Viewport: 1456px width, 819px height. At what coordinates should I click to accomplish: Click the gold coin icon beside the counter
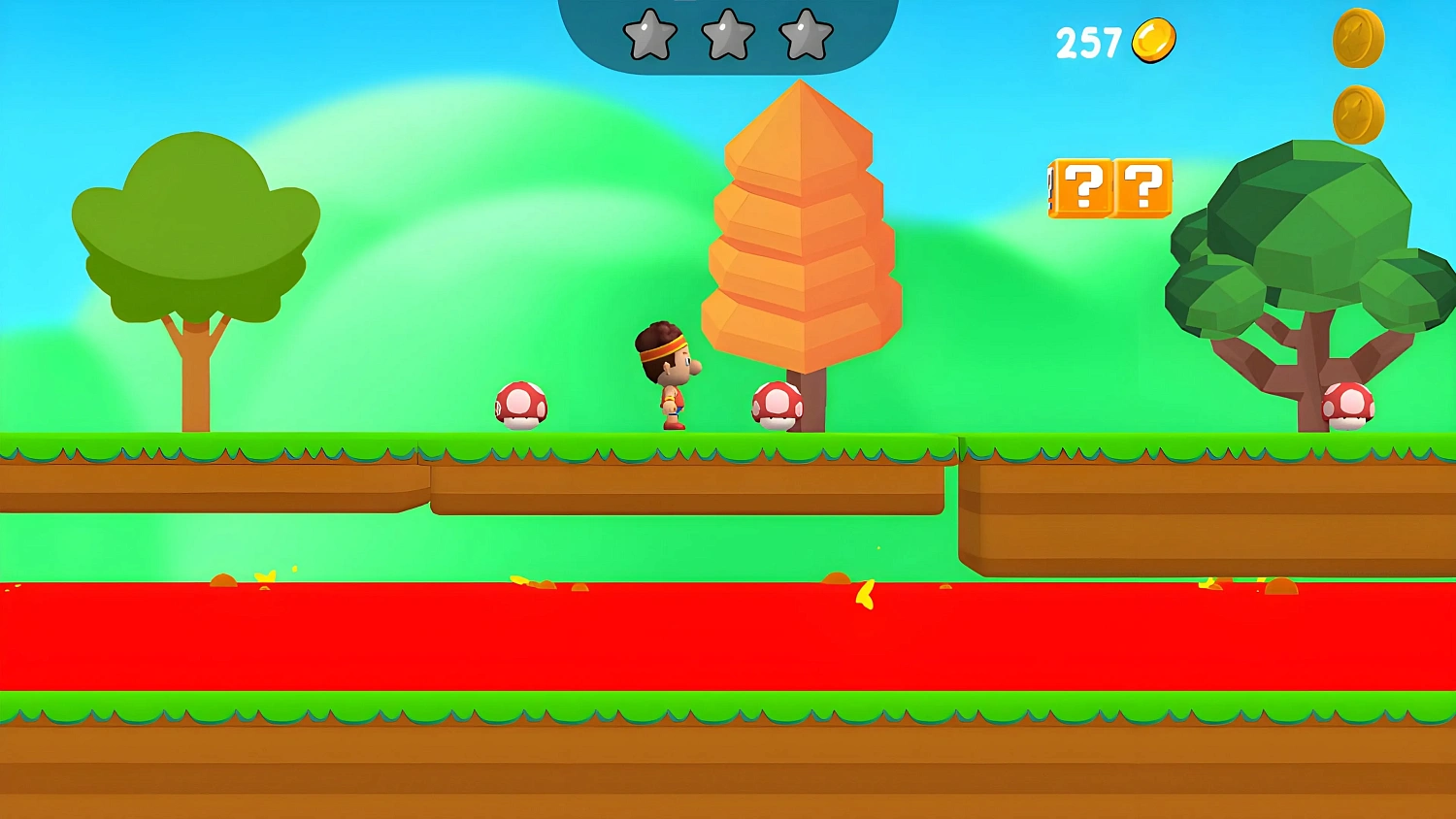coord(1151,38)
